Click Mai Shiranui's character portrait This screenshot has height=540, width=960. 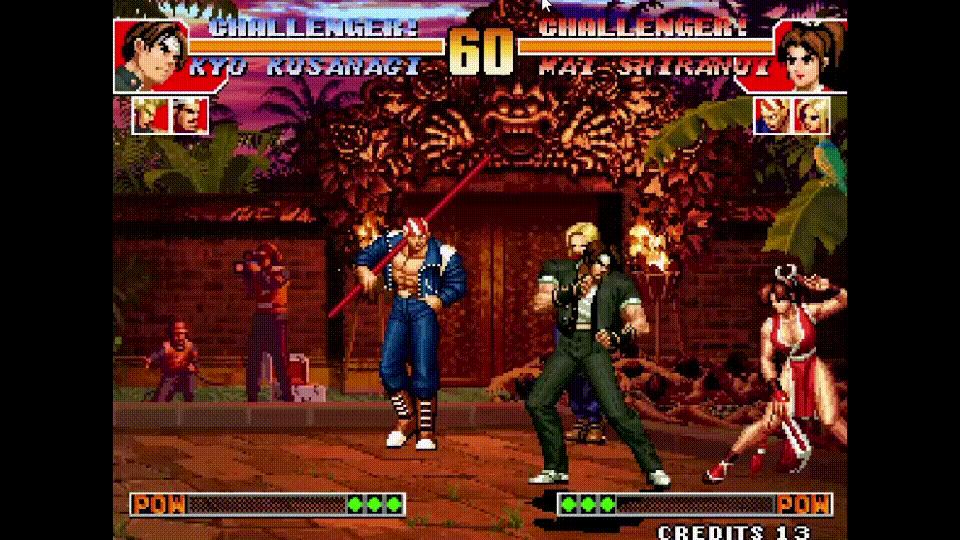[x=808, y=56]
